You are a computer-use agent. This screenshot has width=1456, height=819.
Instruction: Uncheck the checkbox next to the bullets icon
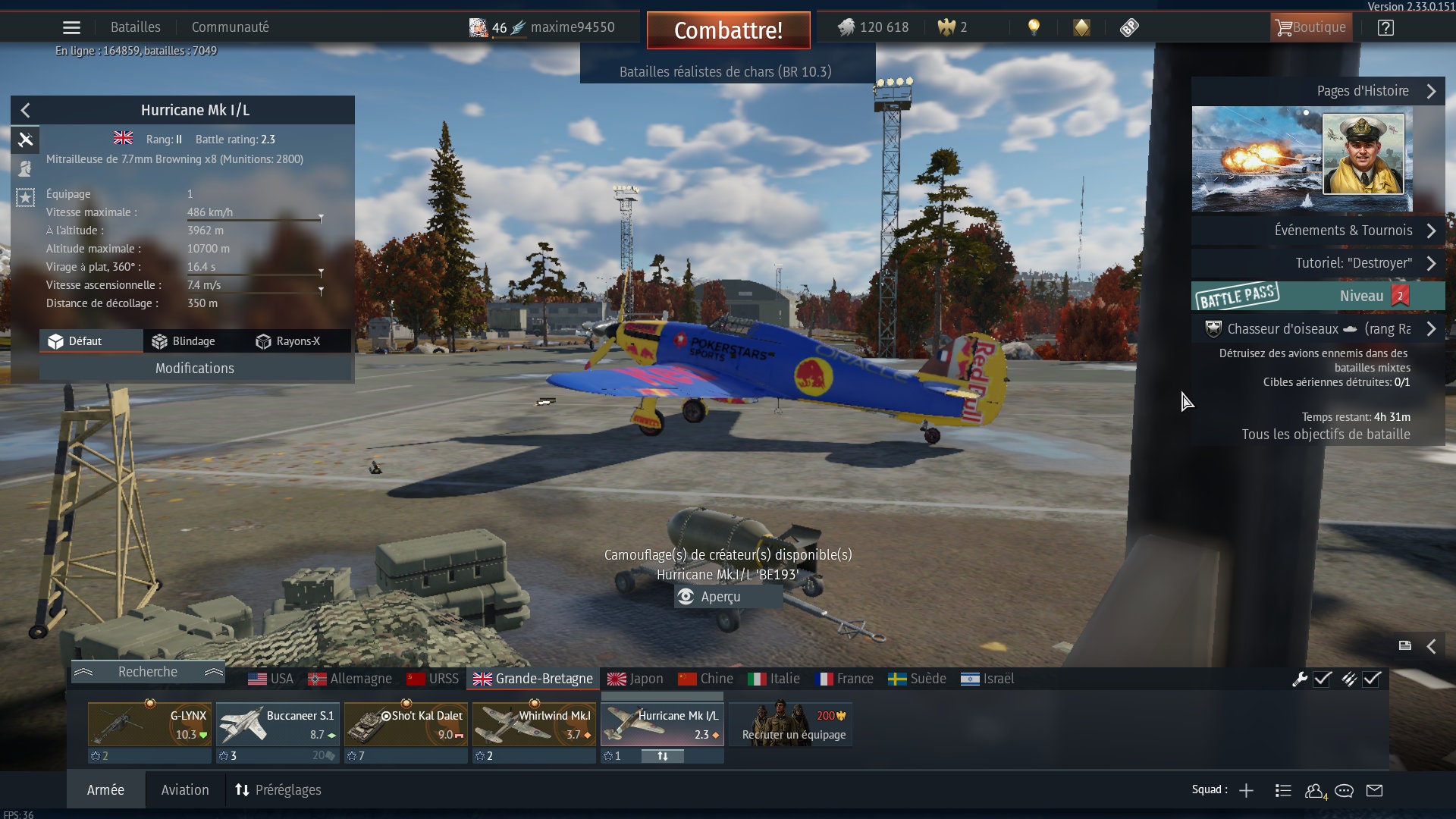click(1371, 680)
